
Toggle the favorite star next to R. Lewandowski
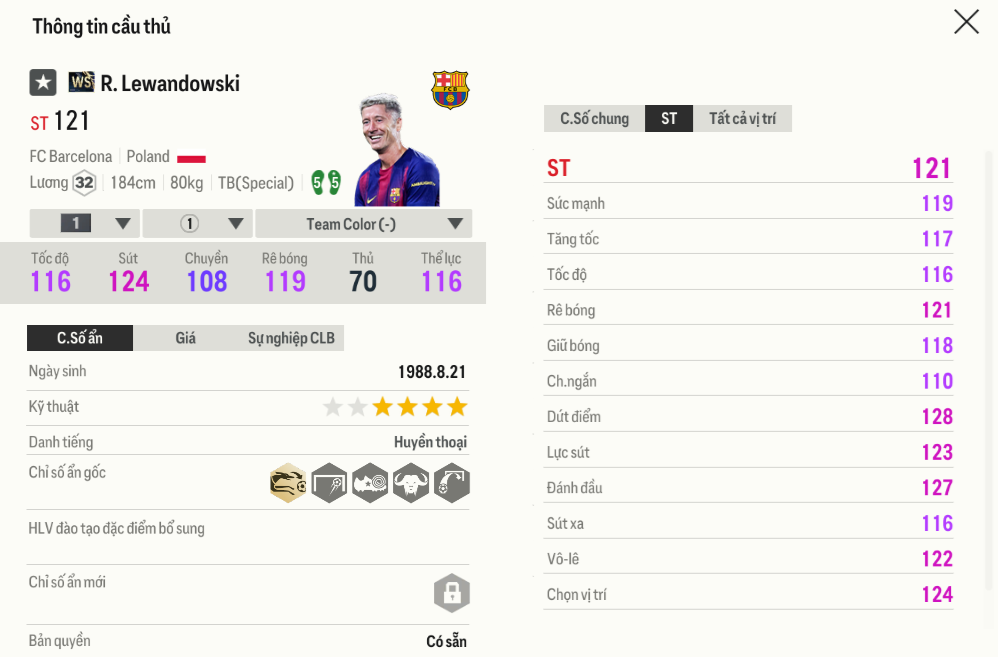pos(42,83)
